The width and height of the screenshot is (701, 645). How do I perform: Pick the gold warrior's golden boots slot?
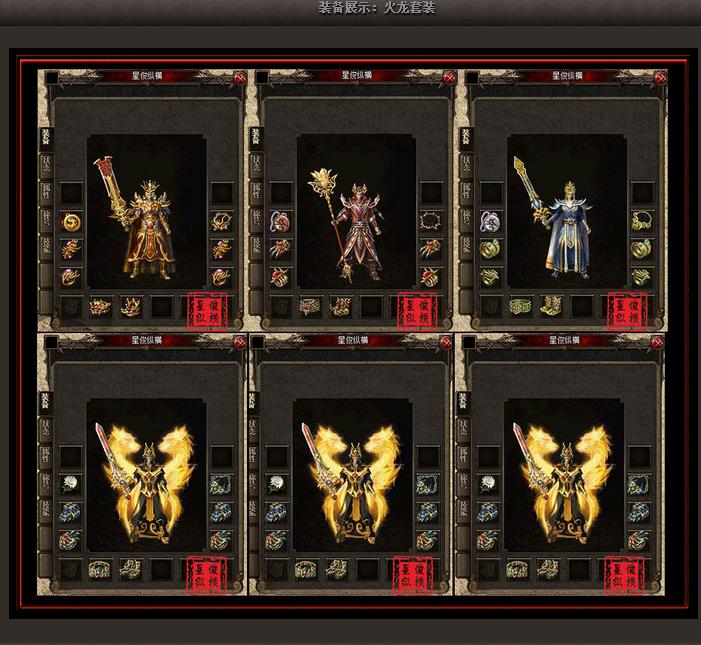pos(130,307)
